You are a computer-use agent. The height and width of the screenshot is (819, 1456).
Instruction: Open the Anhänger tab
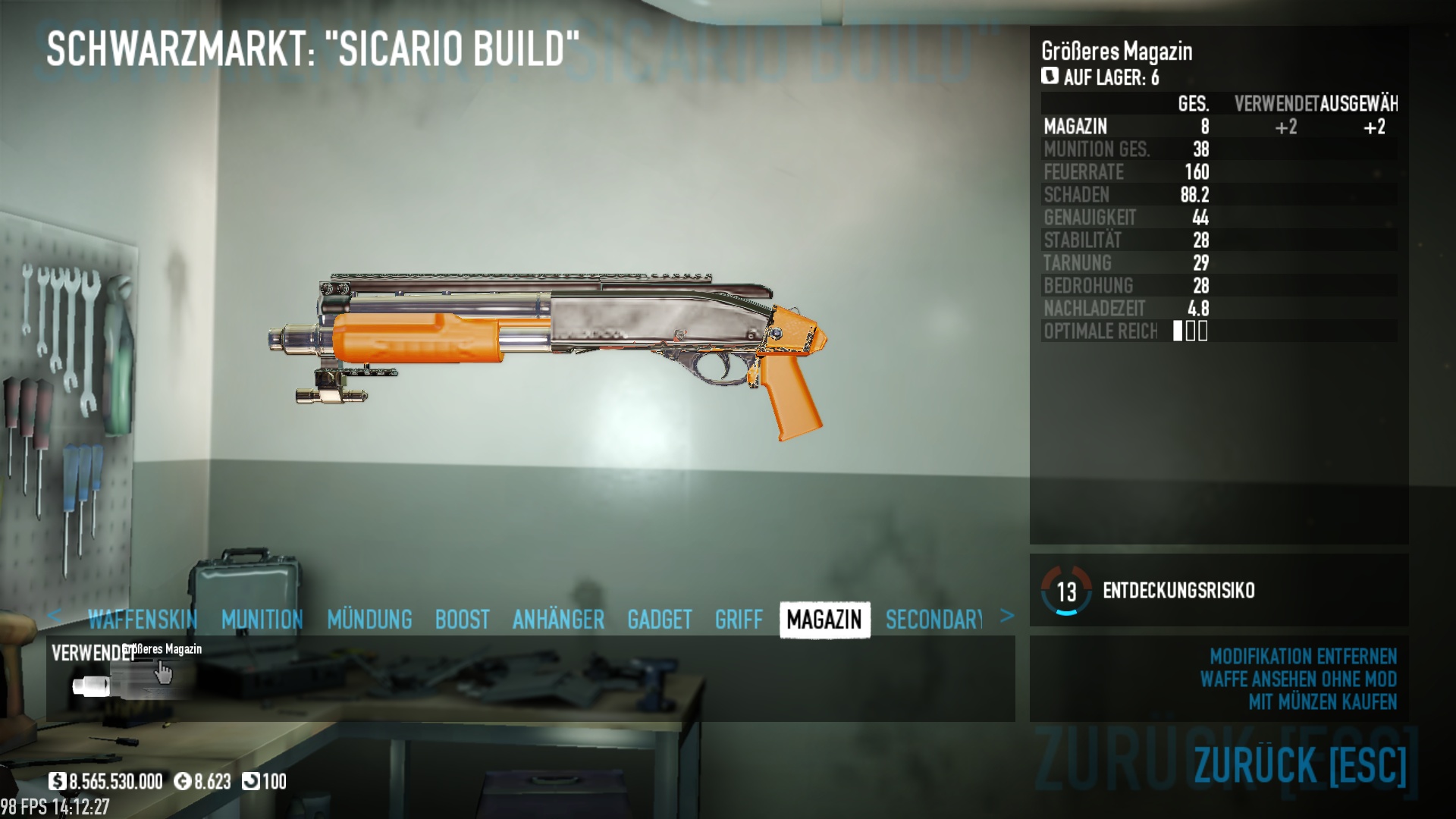(x=558, y=620)
